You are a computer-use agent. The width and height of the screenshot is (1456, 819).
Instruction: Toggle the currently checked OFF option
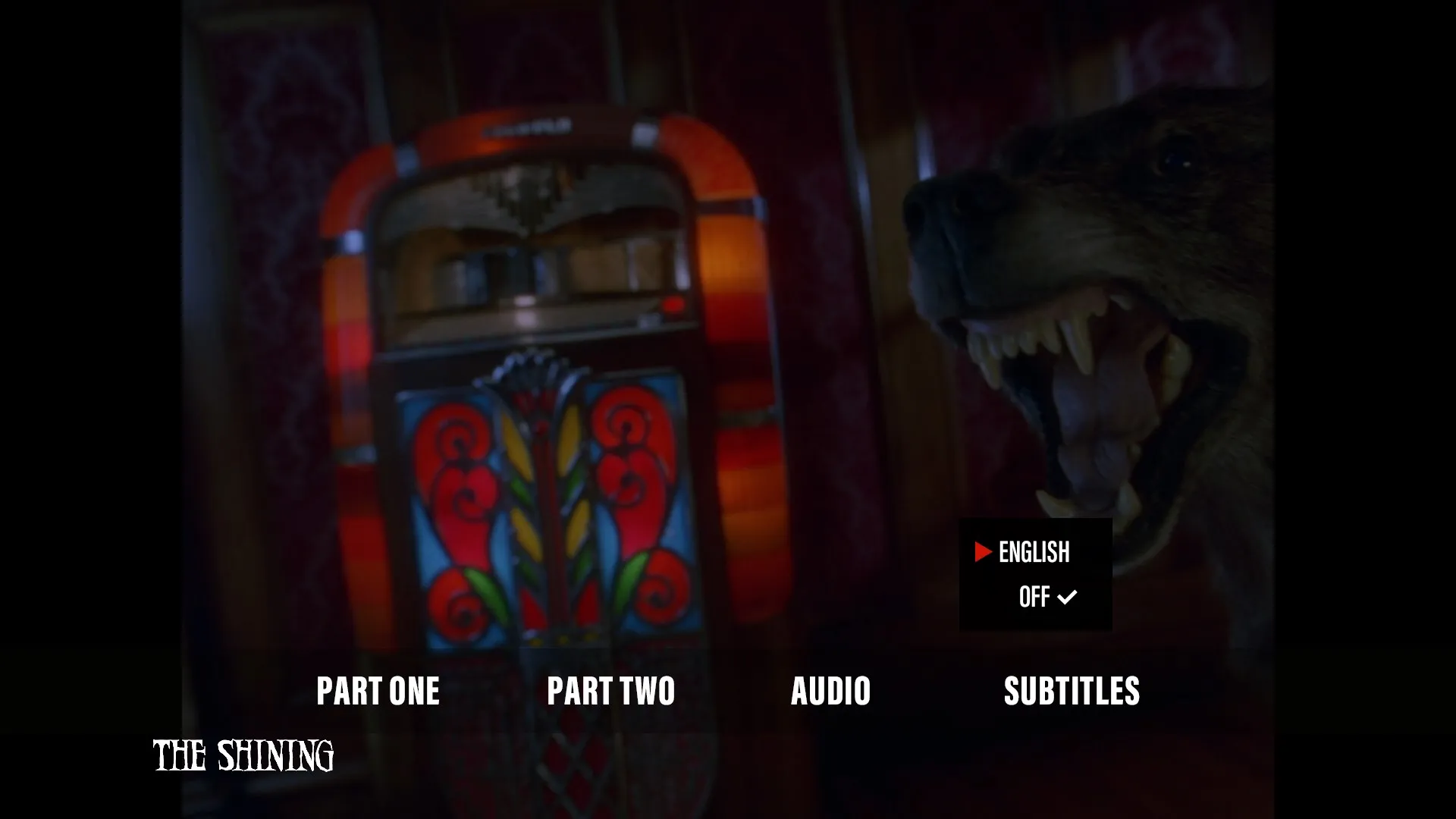[1036, 597]
